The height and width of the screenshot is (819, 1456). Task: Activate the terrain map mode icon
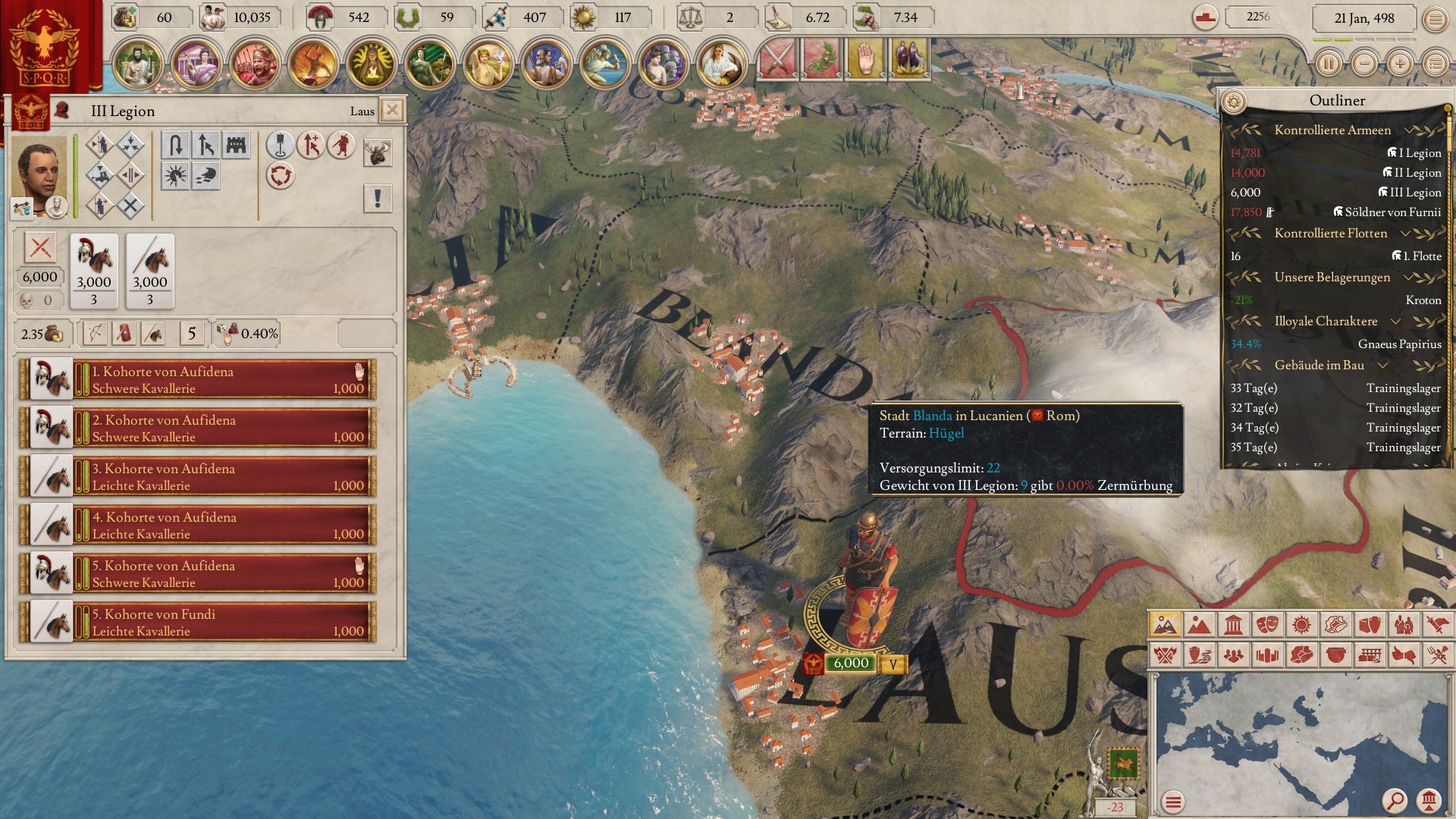[x=1164, y=625]
